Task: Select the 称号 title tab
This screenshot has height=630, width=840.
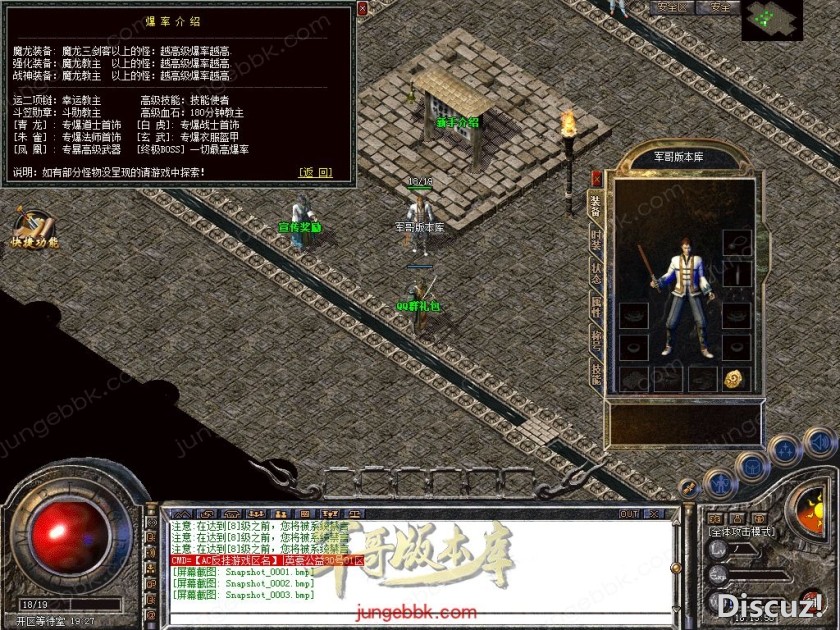Action: tap(596, 341)
